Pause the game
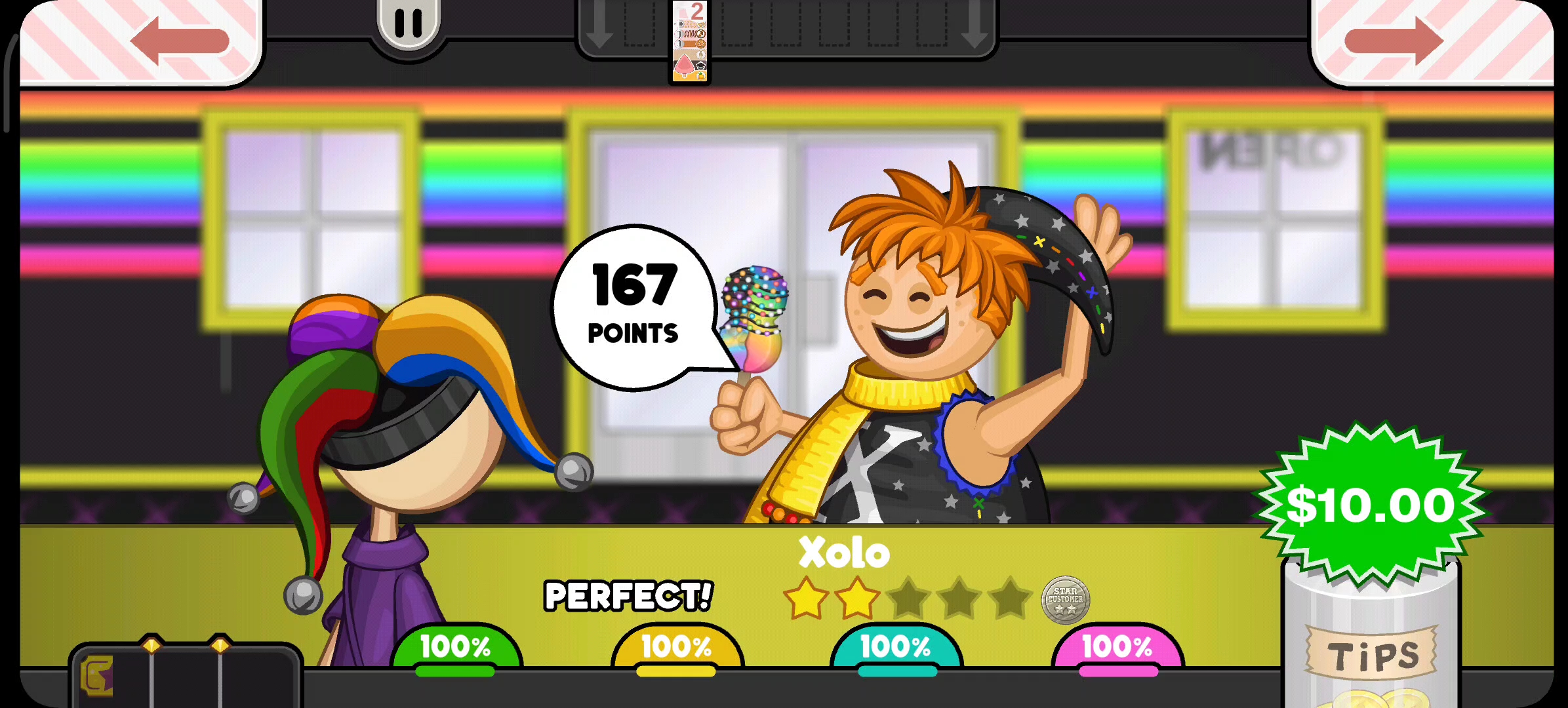The image size is (1568, 708). [408, 24]
